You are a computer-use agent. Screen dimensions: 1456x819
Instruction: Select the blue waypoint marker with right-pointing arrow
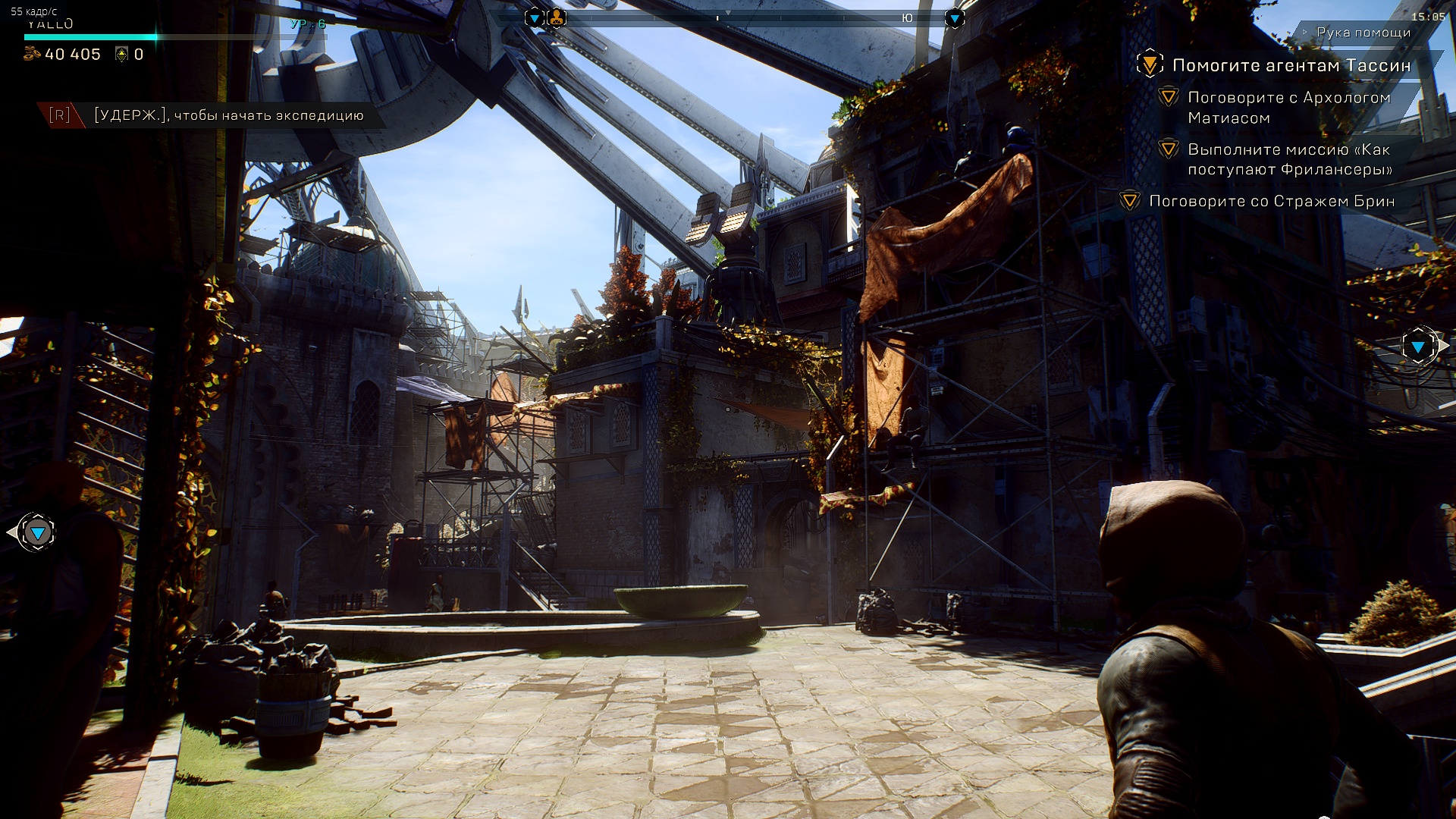(1419, 347)
